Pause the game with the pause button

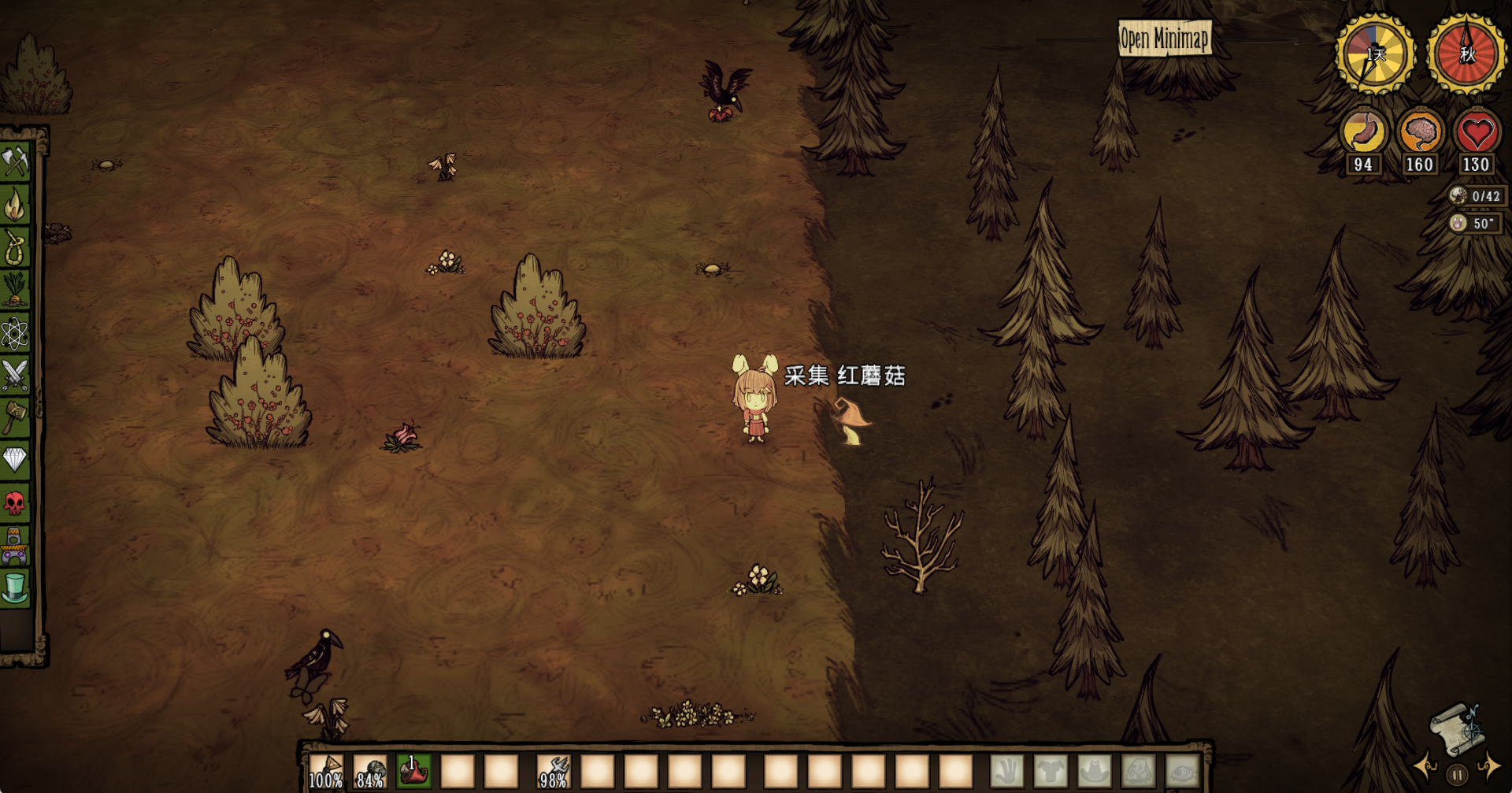tap(1457, 775)
